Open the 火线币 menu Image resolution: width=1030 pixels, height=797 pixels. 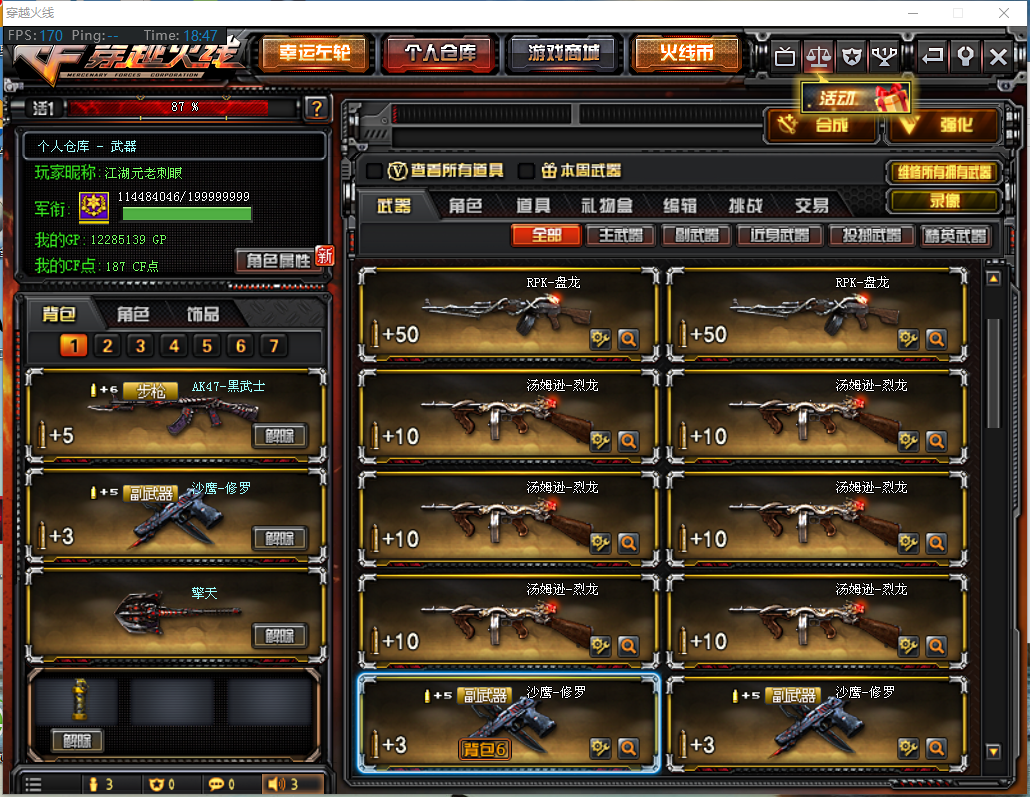[686, 54]
